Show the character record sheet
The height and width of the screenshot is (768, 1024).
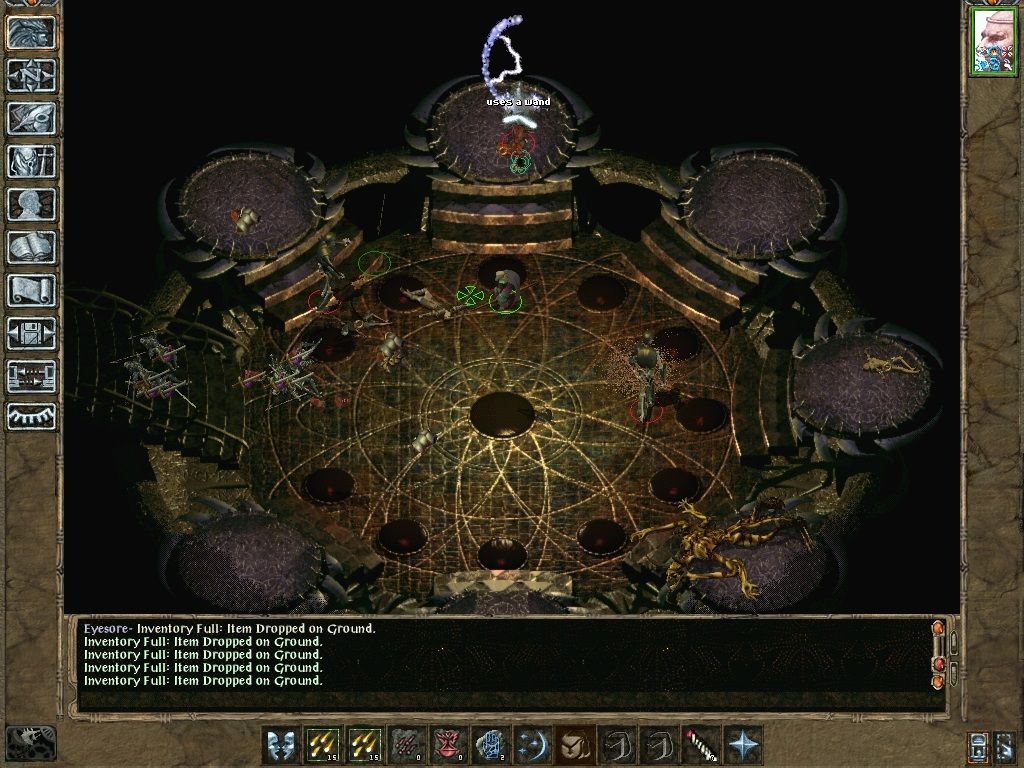click(x=32, y=204)
